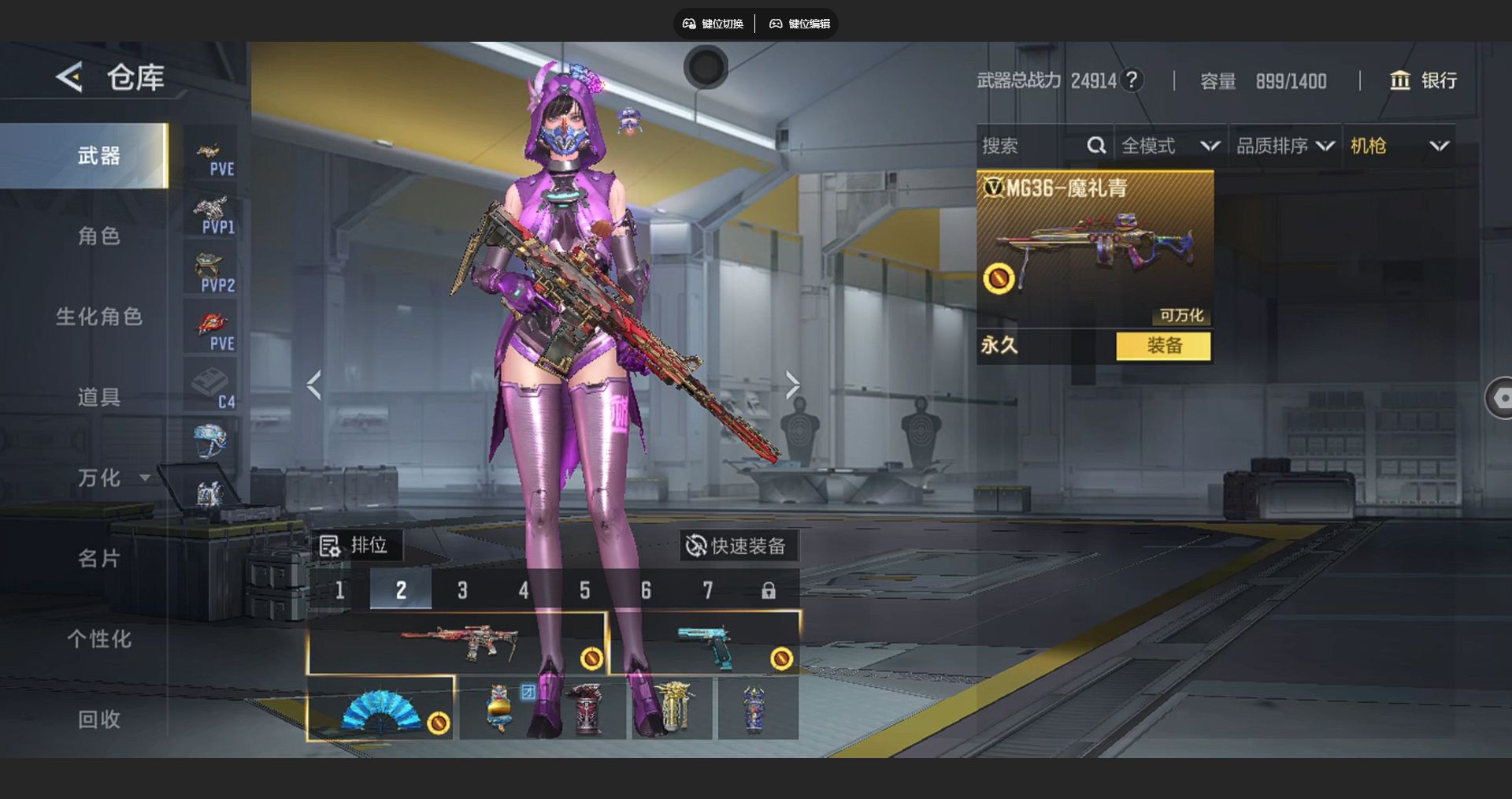Image resolution: width=1512 pixels, height=799 pixels.
Task: Choose the 个性化 category
Action: click(98, 639)
